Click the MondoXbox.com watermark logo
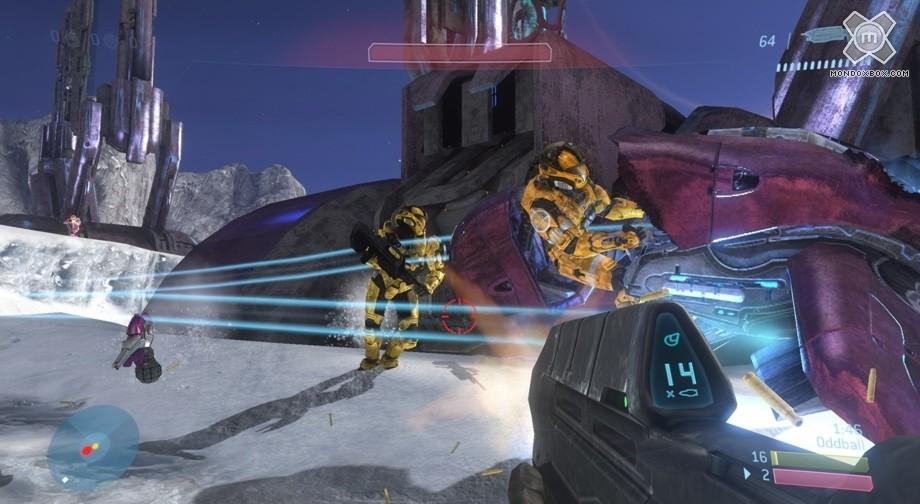This screenshot has width=920, height=504. pos(868,39)
